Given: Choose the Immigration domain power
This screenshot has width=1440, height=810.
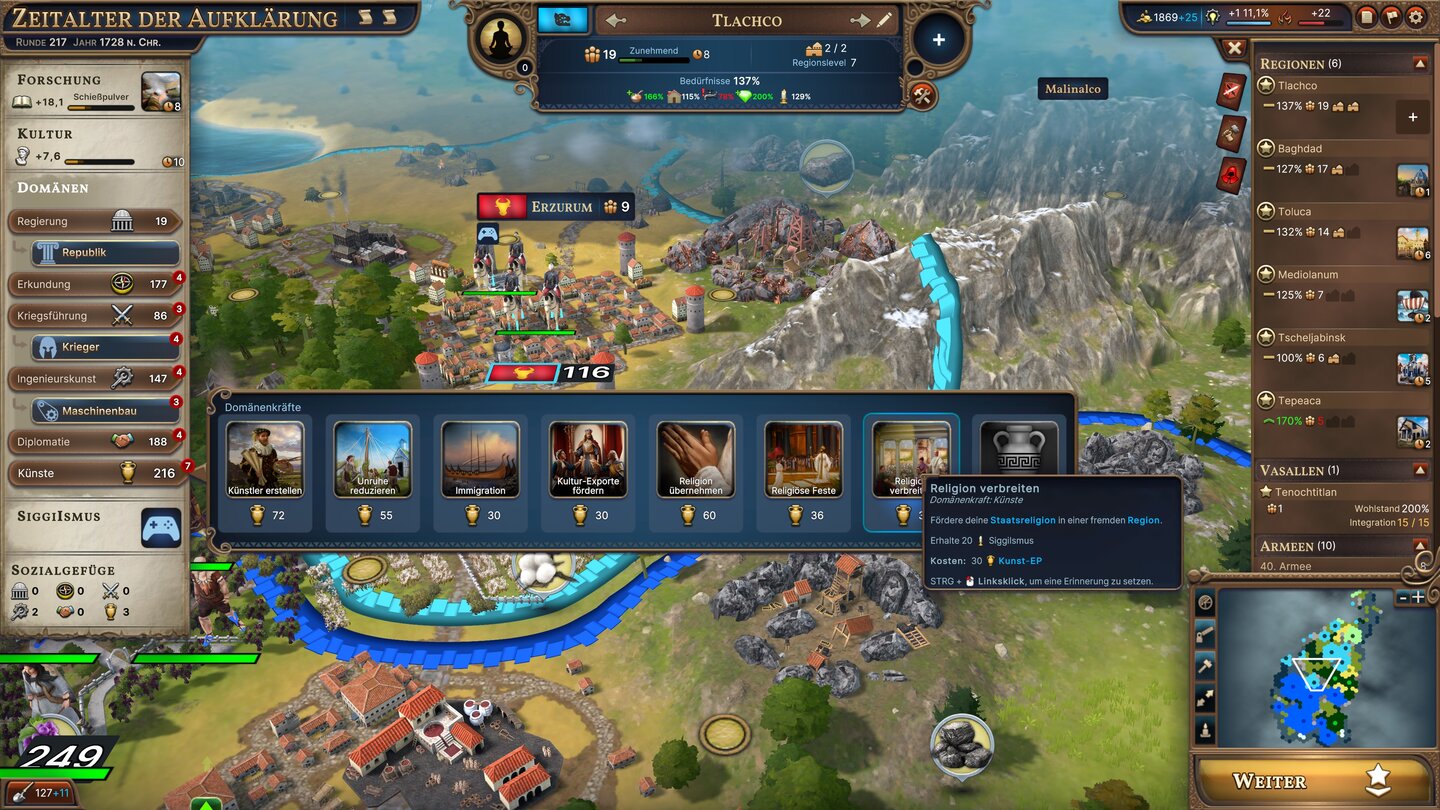Looking at the screenshot, I should (480, 472).
